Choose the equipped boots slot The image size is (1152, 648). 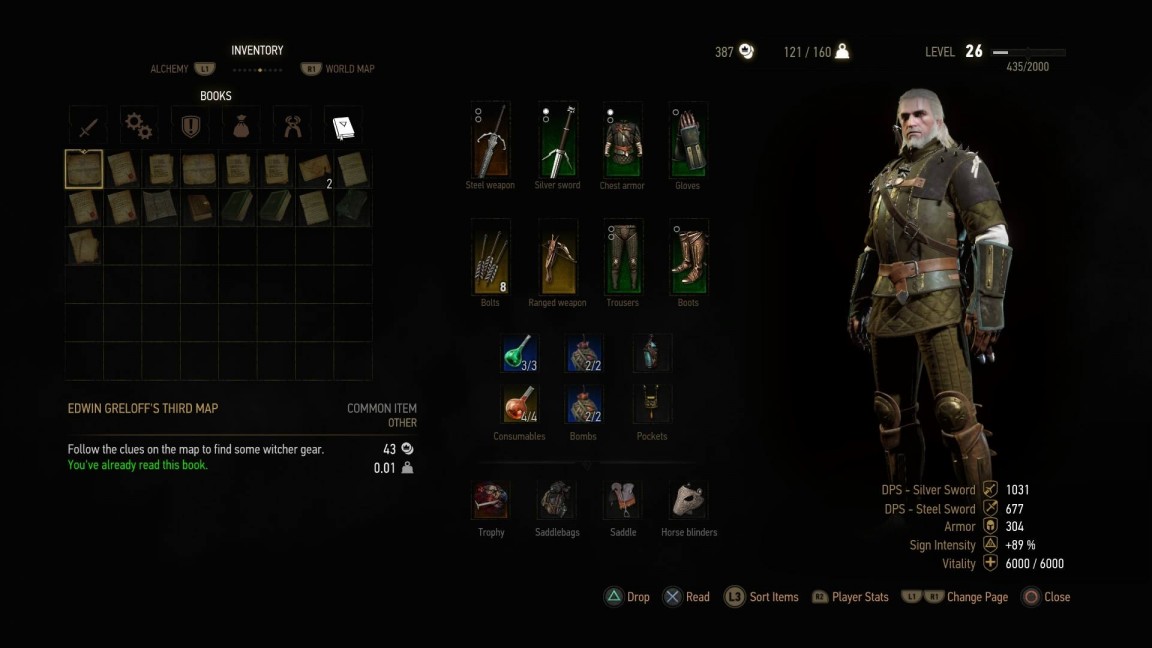[688, 258]
